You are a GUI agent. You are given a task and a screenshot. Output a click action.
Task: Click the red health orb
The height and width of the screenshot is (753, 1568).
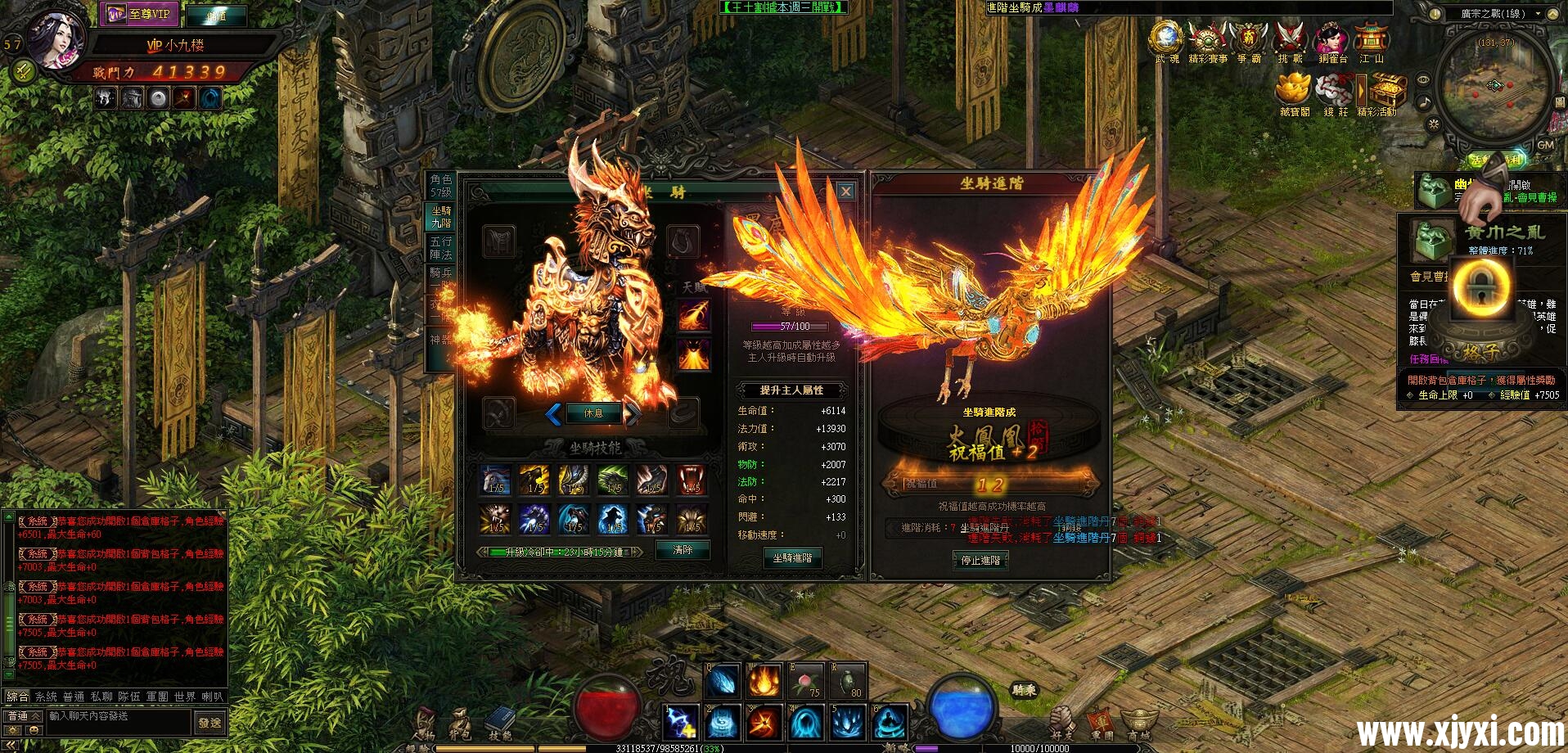tap(610, 707)
